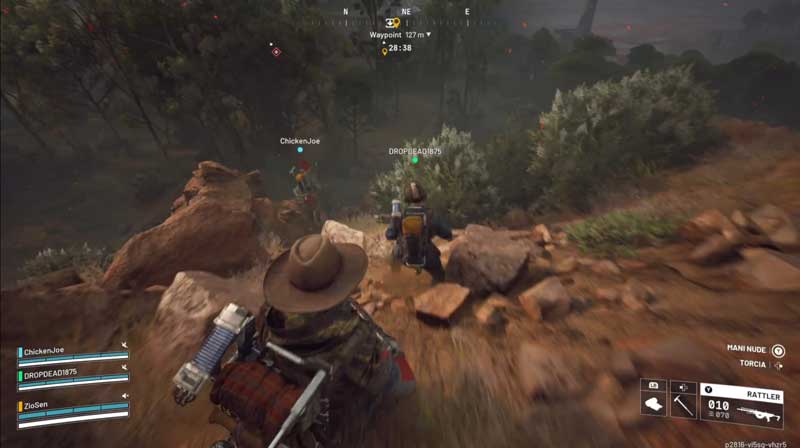Select the bandage item slot
Viewport: 800px width, 448px height.
pyautogui.click(x=653, y=405)
